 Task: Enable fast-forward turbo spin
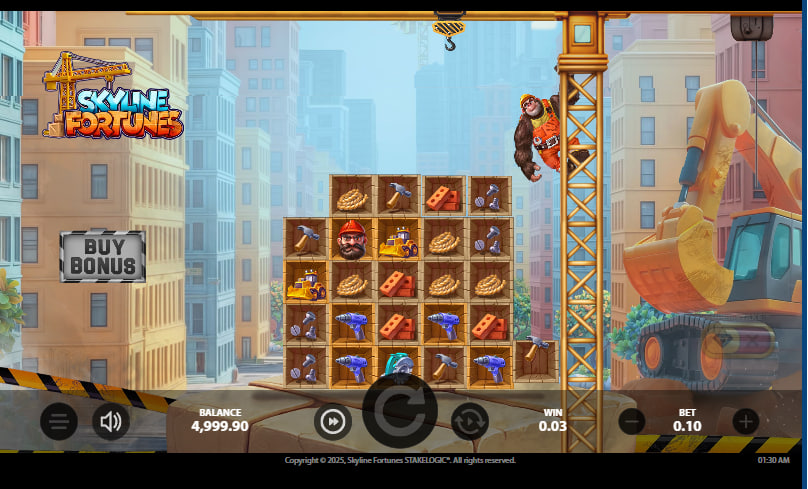333,422
